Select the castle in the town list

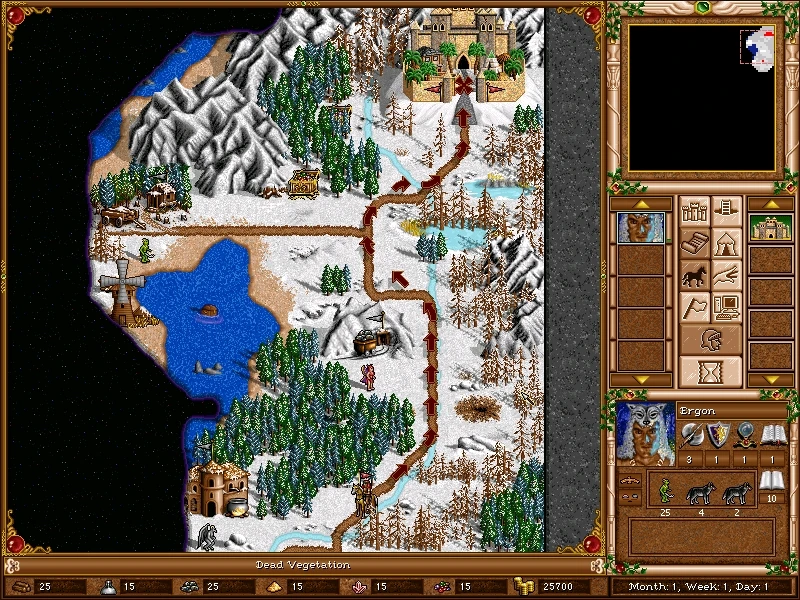coord(771,228)
